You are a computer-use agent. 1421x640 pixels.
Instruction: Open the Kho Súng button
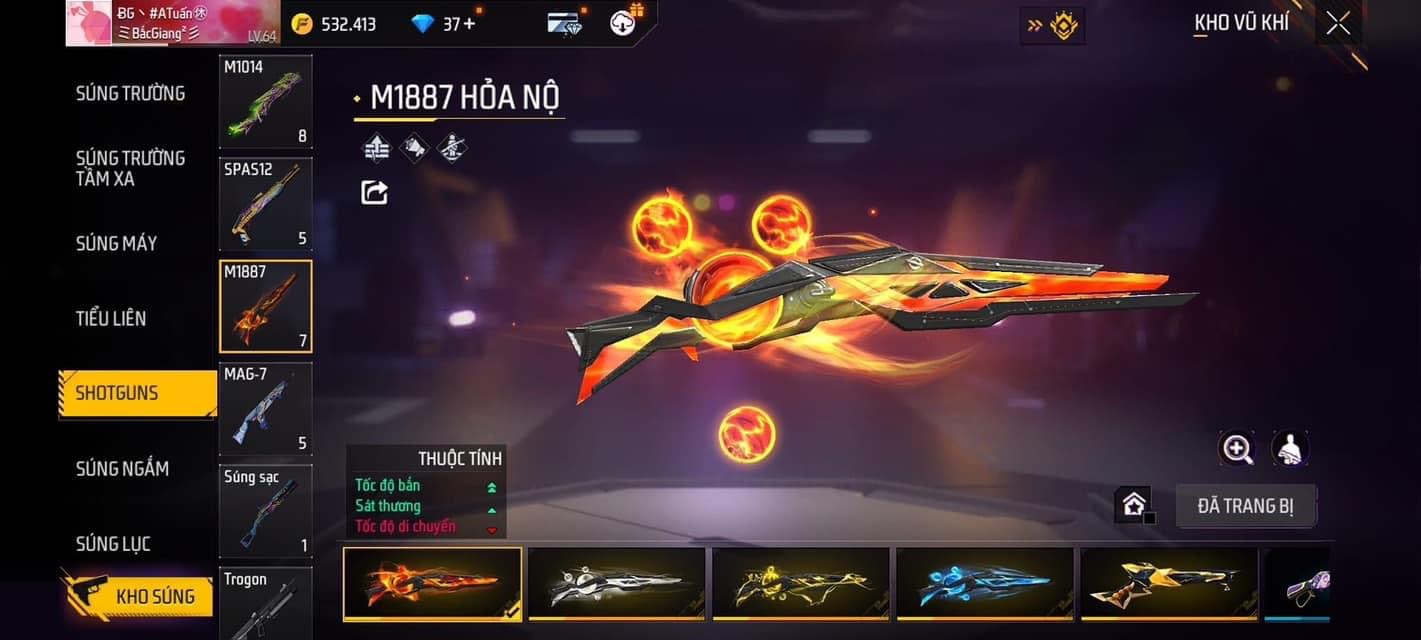click(140, 597)
